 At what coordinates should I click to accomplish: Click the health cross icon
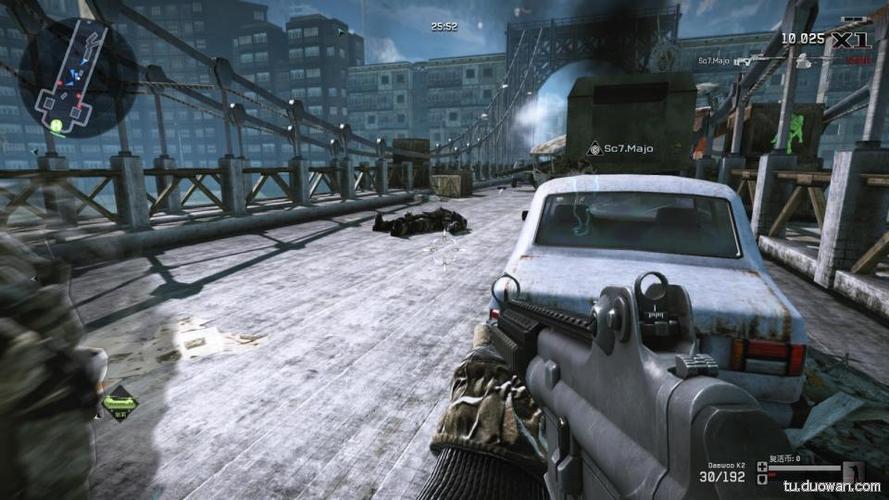763,466
